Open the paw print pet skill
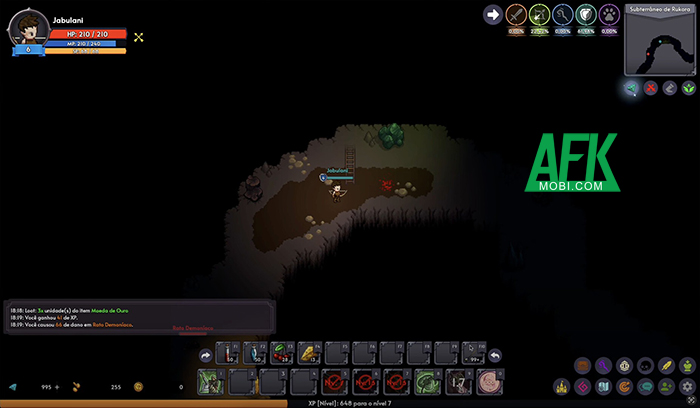 pyautogui.click(x=609, y=15)
